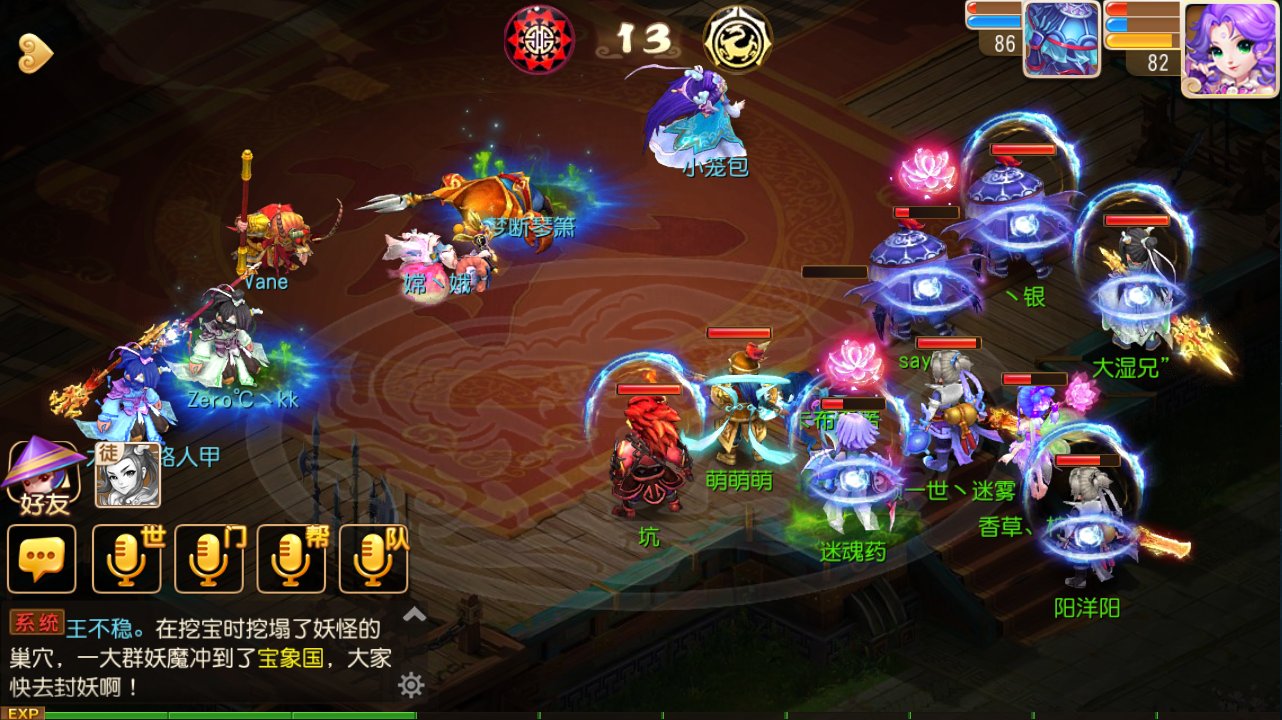Activate the 门 sect voice microphone
This screenshot has height=720, width=1282.
pos(209,558)
